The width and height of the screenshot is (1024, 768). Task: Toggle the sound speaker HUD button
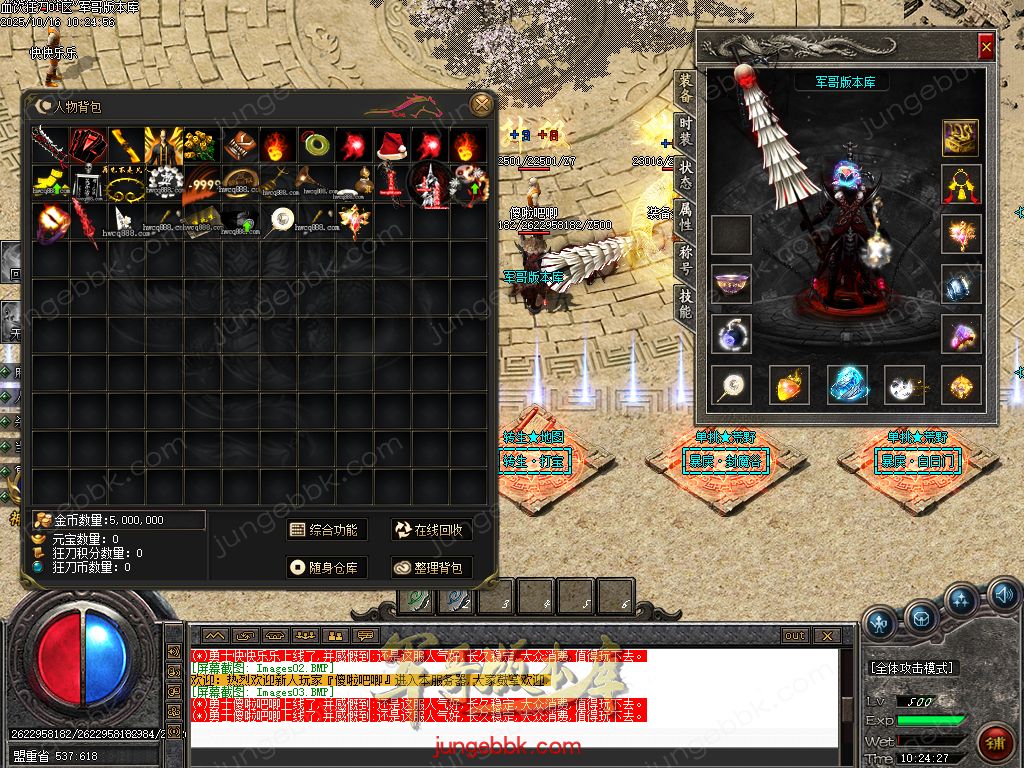click(1004, 598)
